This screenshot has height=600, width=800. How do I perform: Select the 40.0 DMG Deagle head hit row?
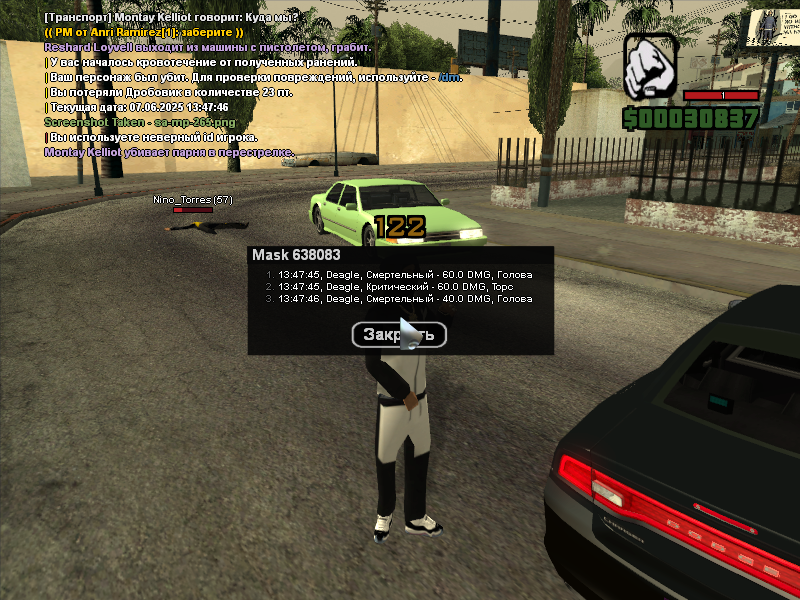coord(398,298)
